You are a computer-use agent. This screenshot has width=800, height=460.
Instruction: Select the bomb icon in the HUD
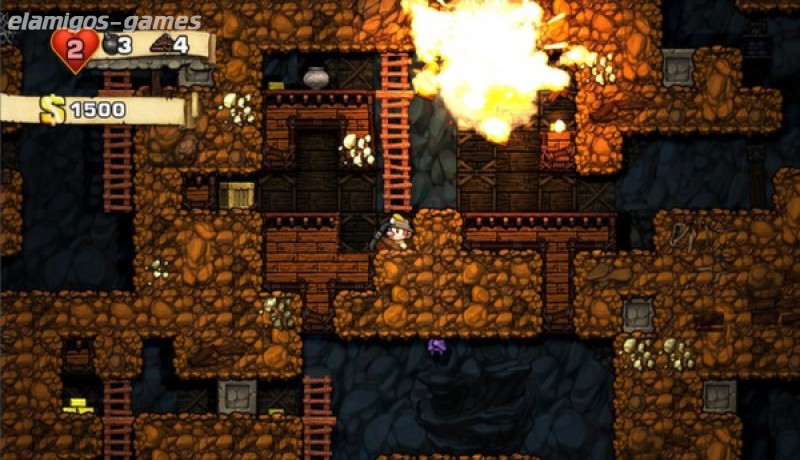click(x=110, y=43)
